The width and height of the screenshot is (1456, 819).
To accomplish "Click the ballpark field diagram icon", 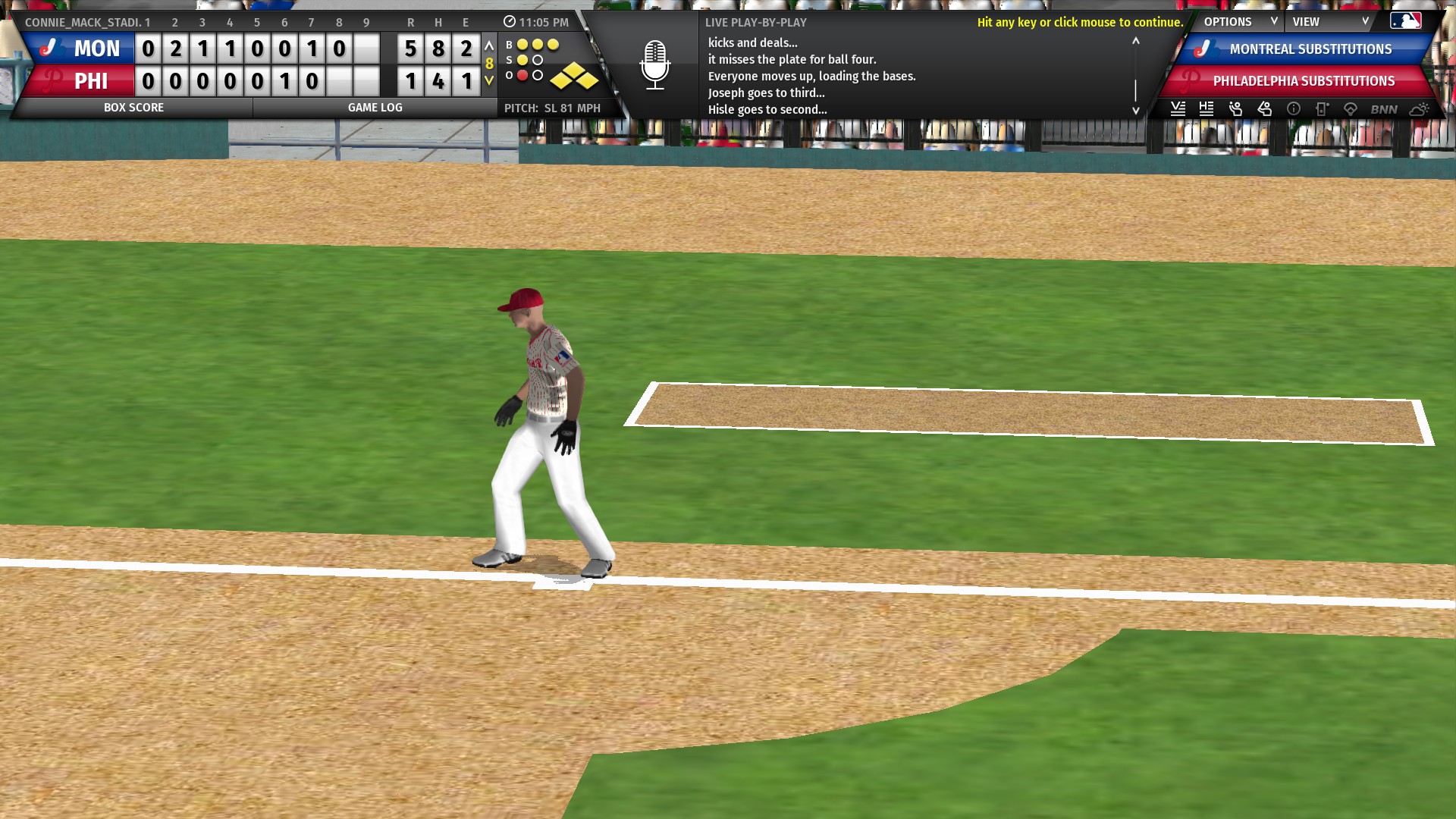I will point(1350,109).
